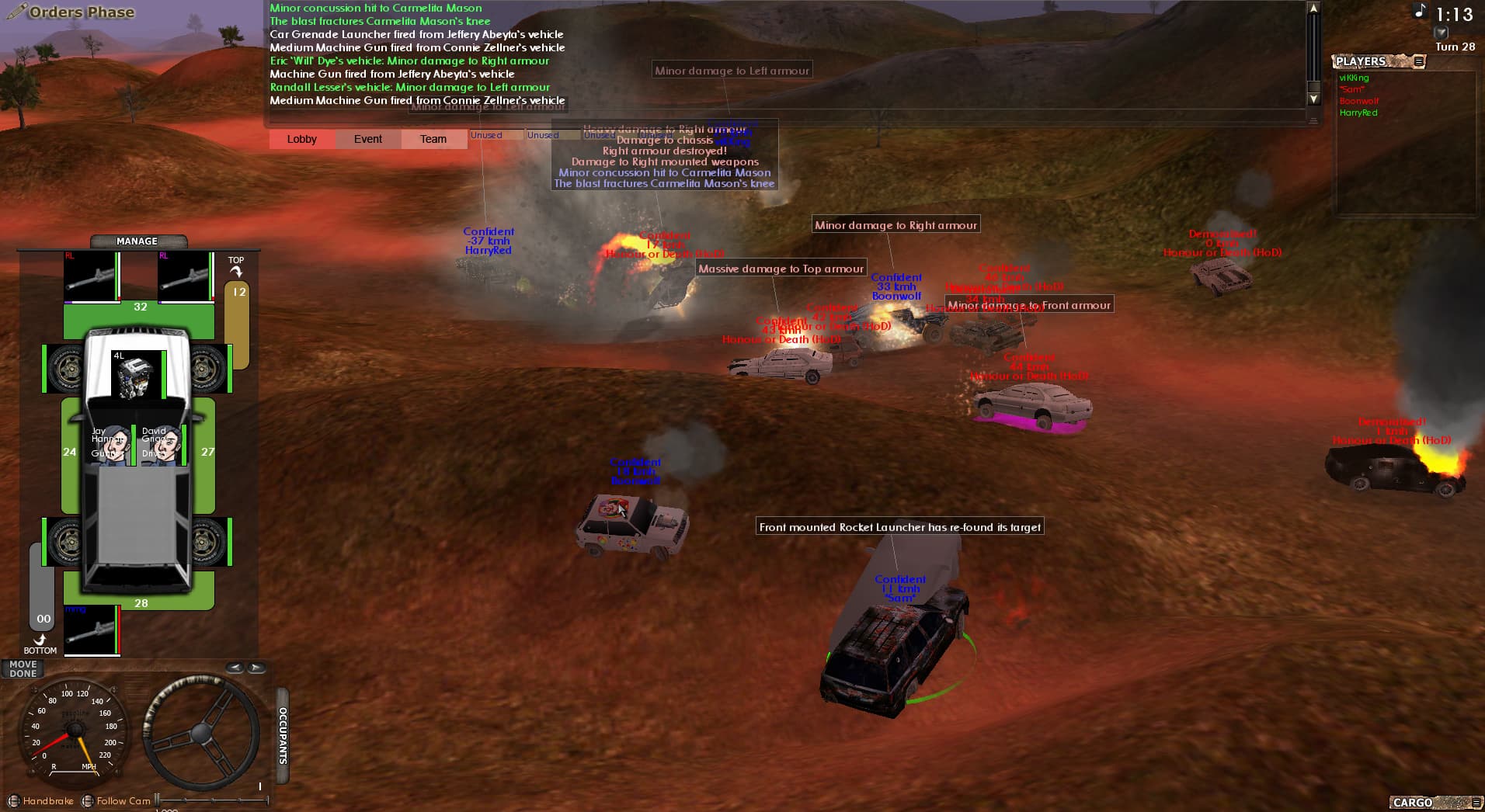The width and height of the screenshot is (1485, 812).
Task: Select the front-right Rocket Launcher weapon icon
Action: (x=185, y=277)
